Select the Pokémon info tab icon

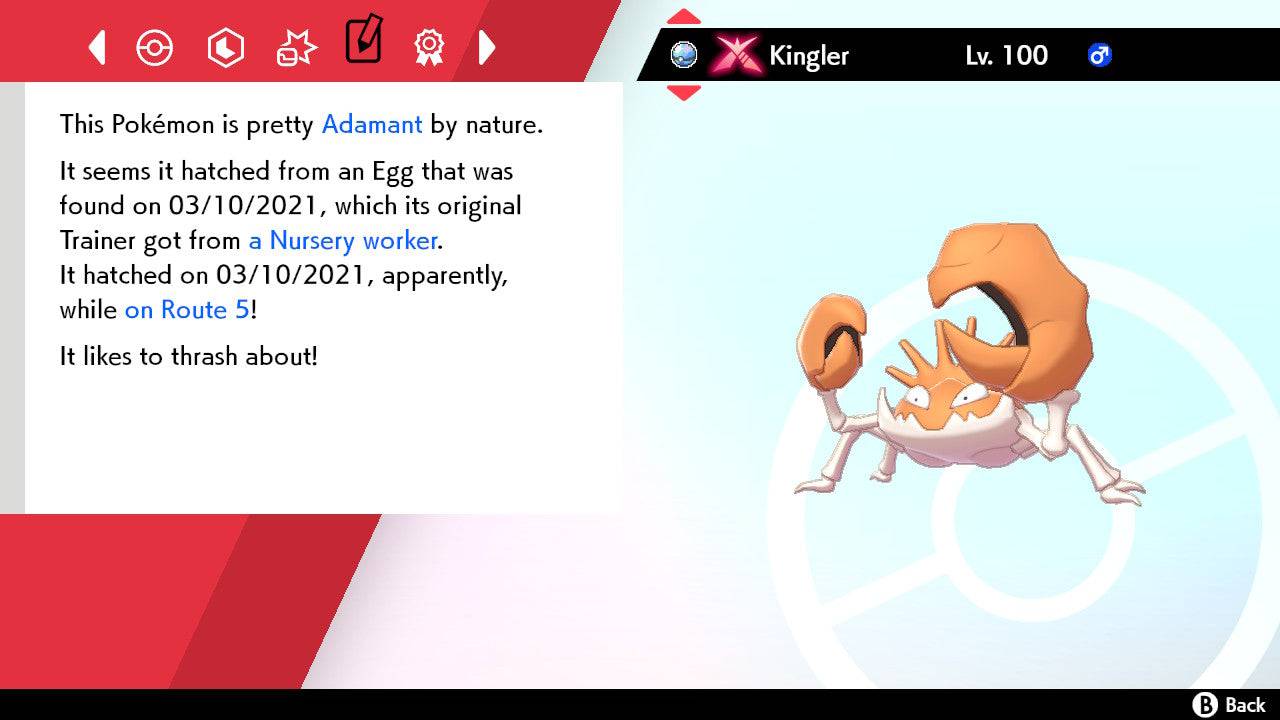click(x=155, y=46)
